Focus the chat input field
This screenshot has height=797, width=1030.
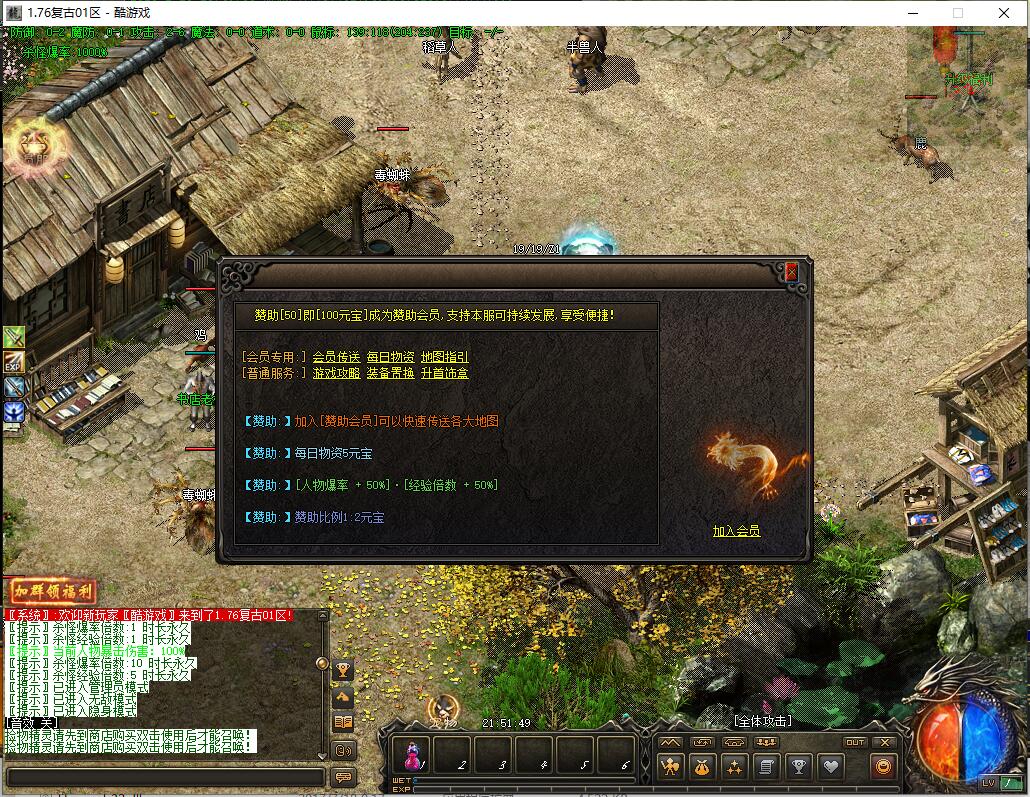165,777
